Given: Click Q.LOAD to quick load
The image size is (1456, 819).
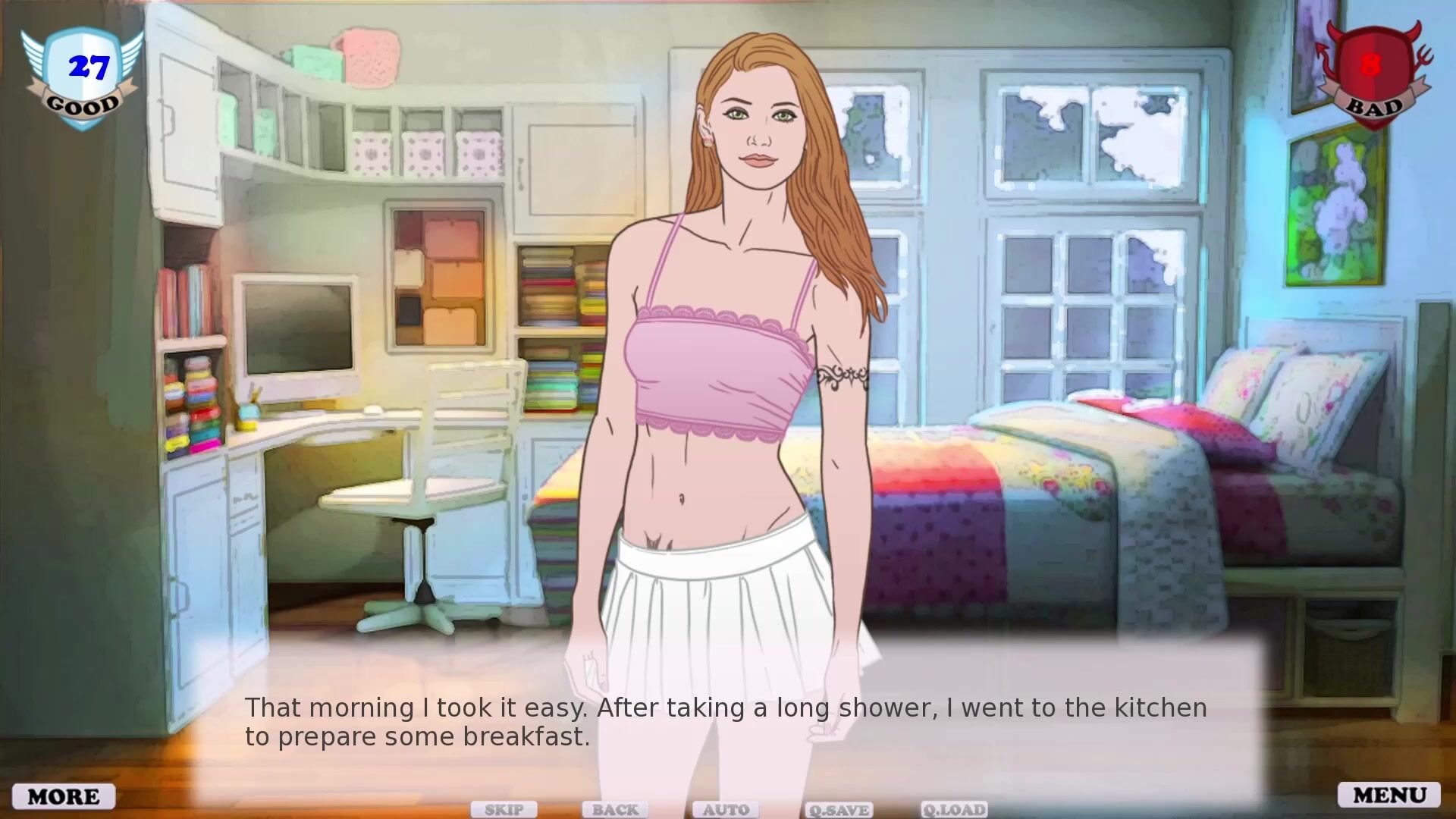Looking at the screenshot, I should pos(954,810).
